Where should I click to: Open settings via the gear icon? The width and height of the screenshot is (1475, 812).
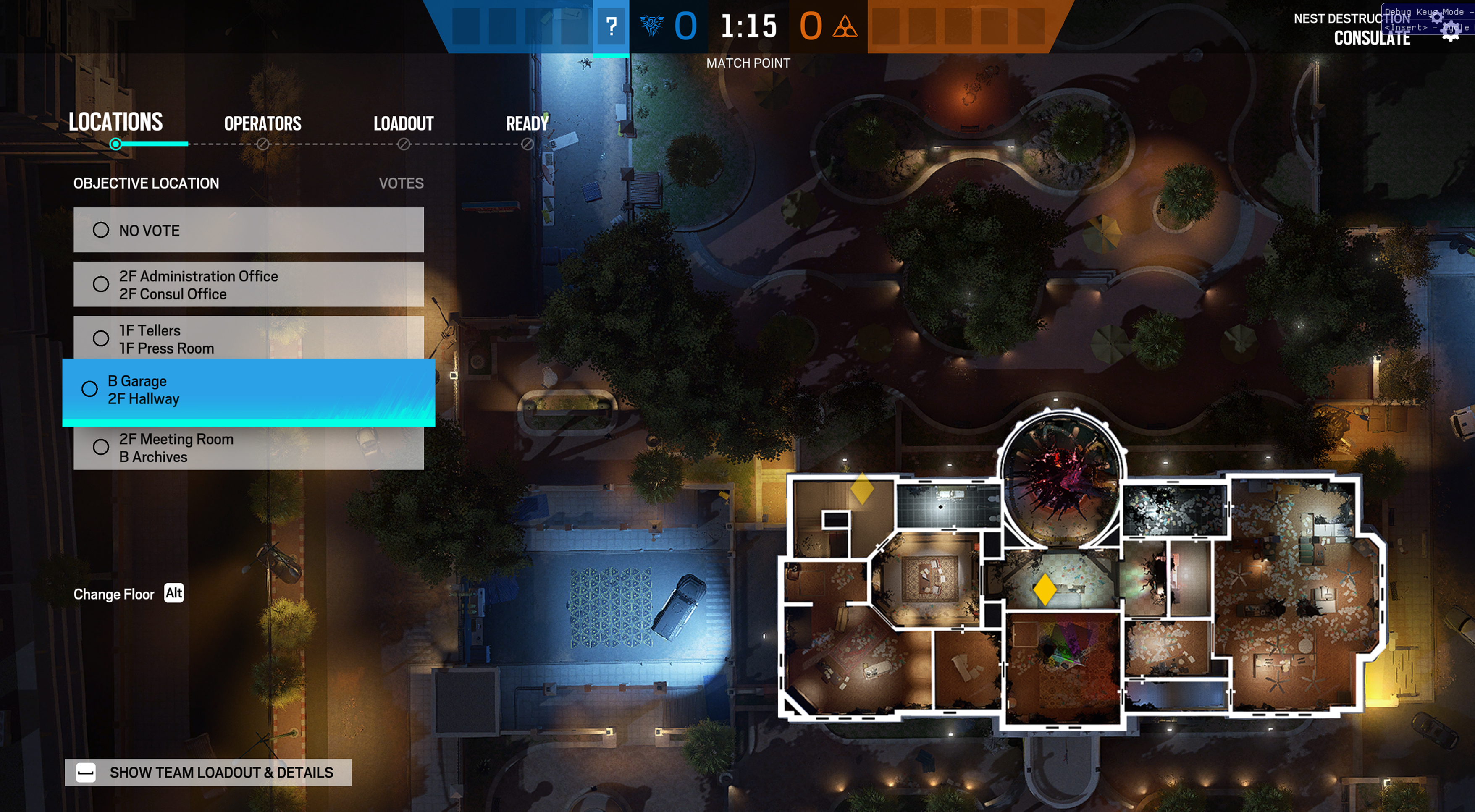[1450, 31]
